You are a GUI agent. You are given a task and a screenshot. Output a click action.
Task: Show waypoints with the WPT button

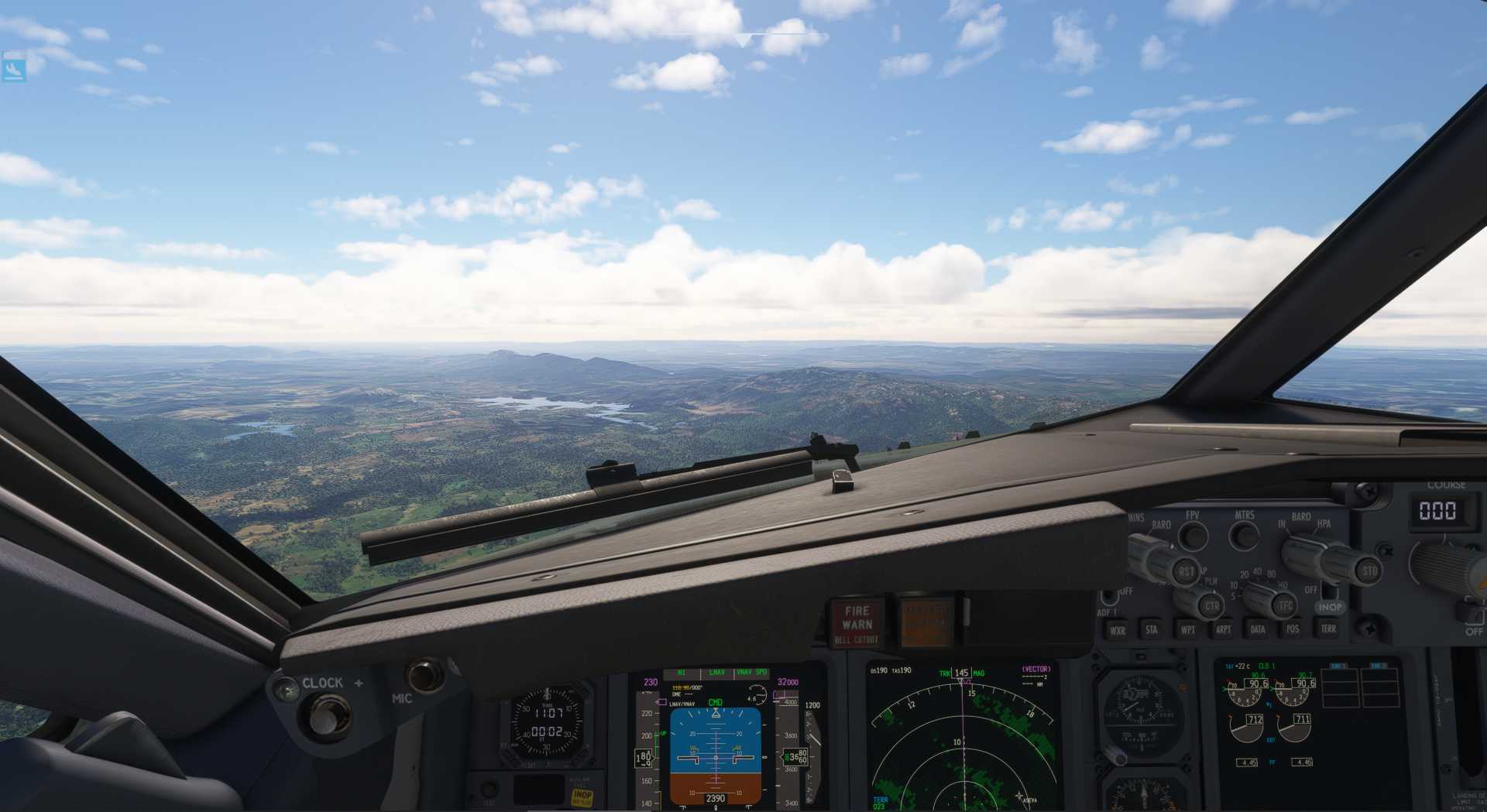coord(1188,629)
